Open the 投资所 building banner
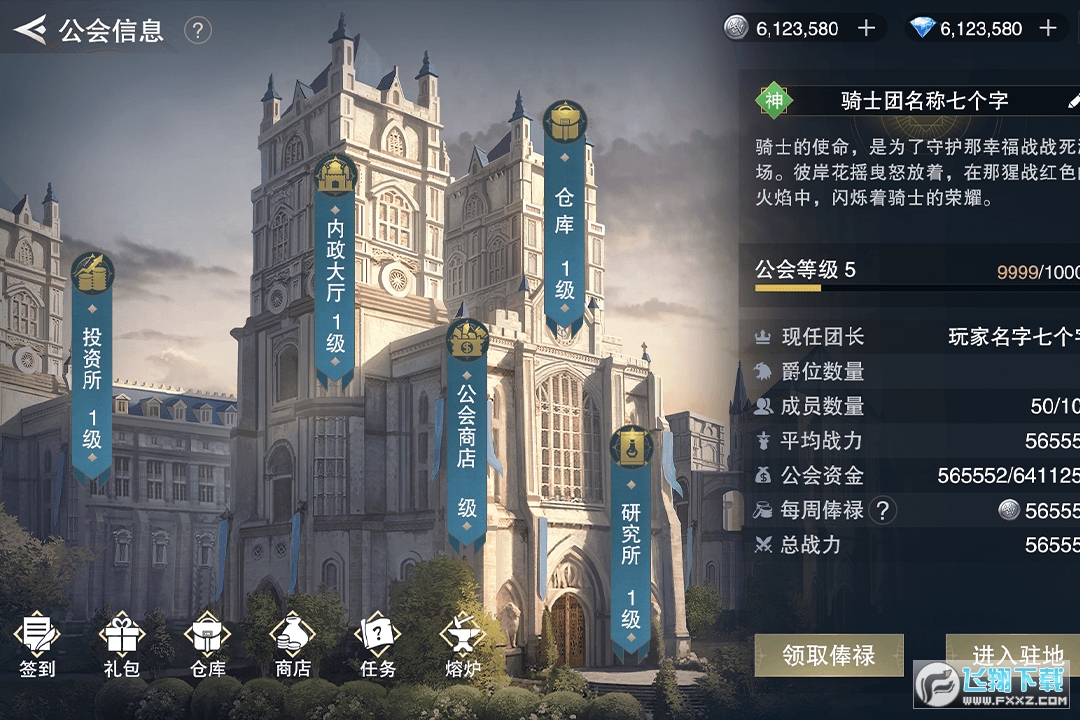Image resolution: width=1080 pixels, height=720 pixels. (x=92, y=370)
